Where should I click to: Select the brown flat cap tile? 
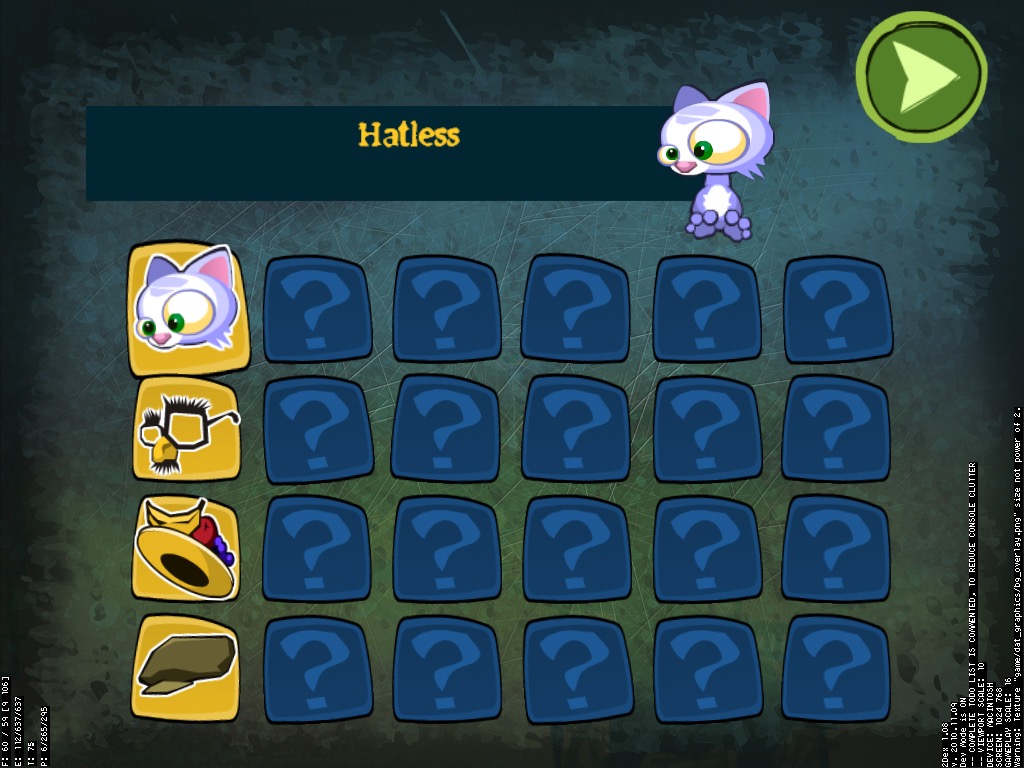point(186,666)
